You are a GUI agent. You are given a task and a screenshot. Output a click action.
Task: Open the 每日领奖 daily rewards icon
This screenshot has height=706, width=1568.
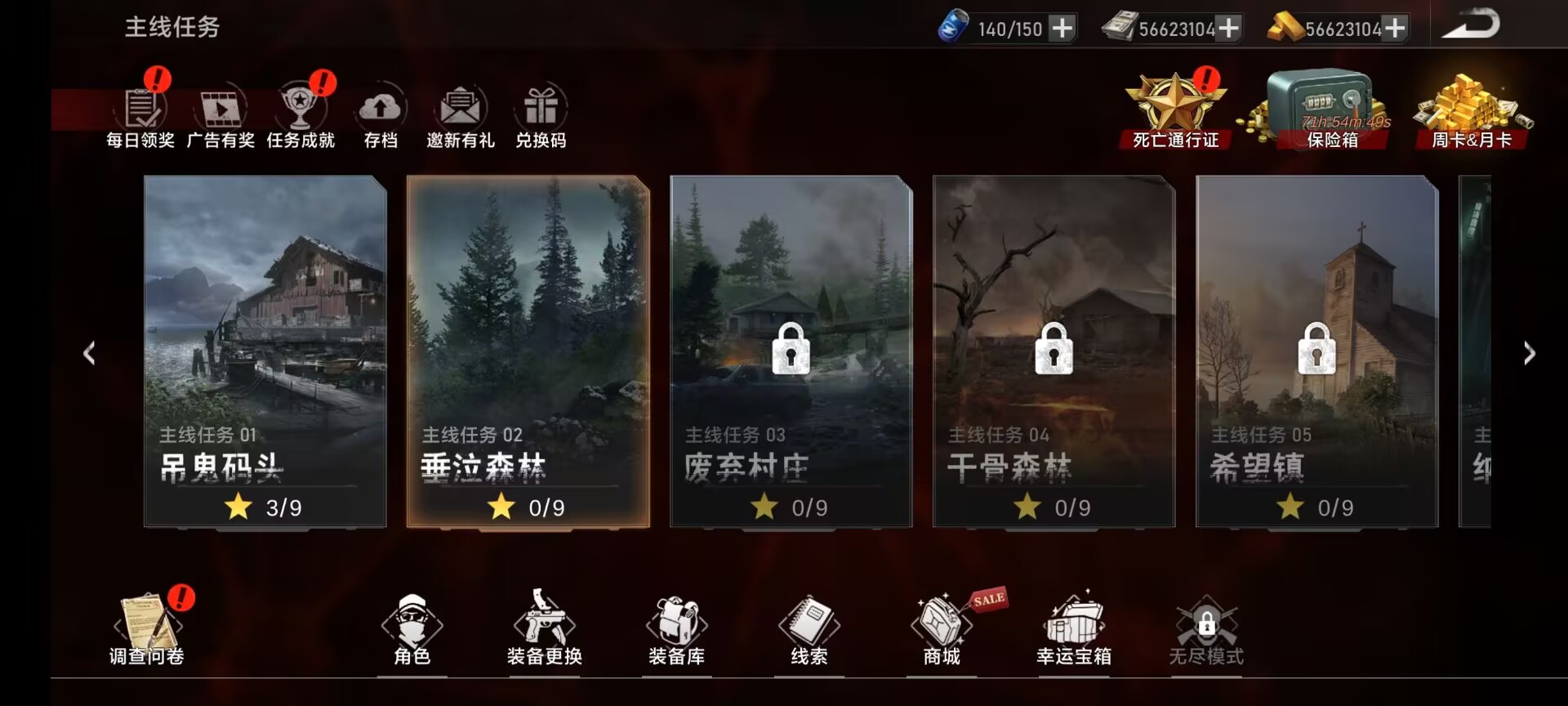tap(143, 110)
